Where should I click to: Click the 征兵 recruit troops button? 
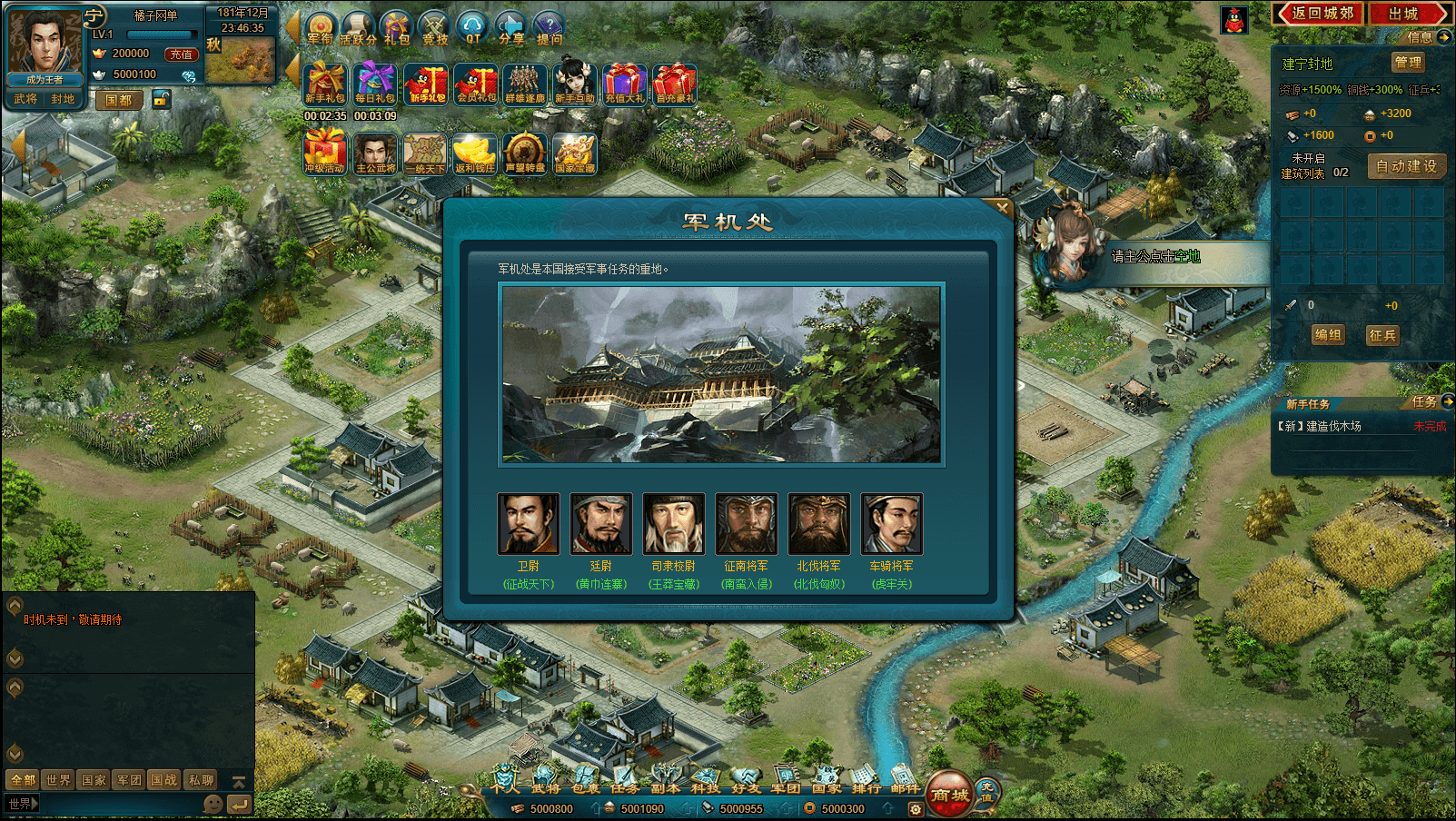point(1382,335)
